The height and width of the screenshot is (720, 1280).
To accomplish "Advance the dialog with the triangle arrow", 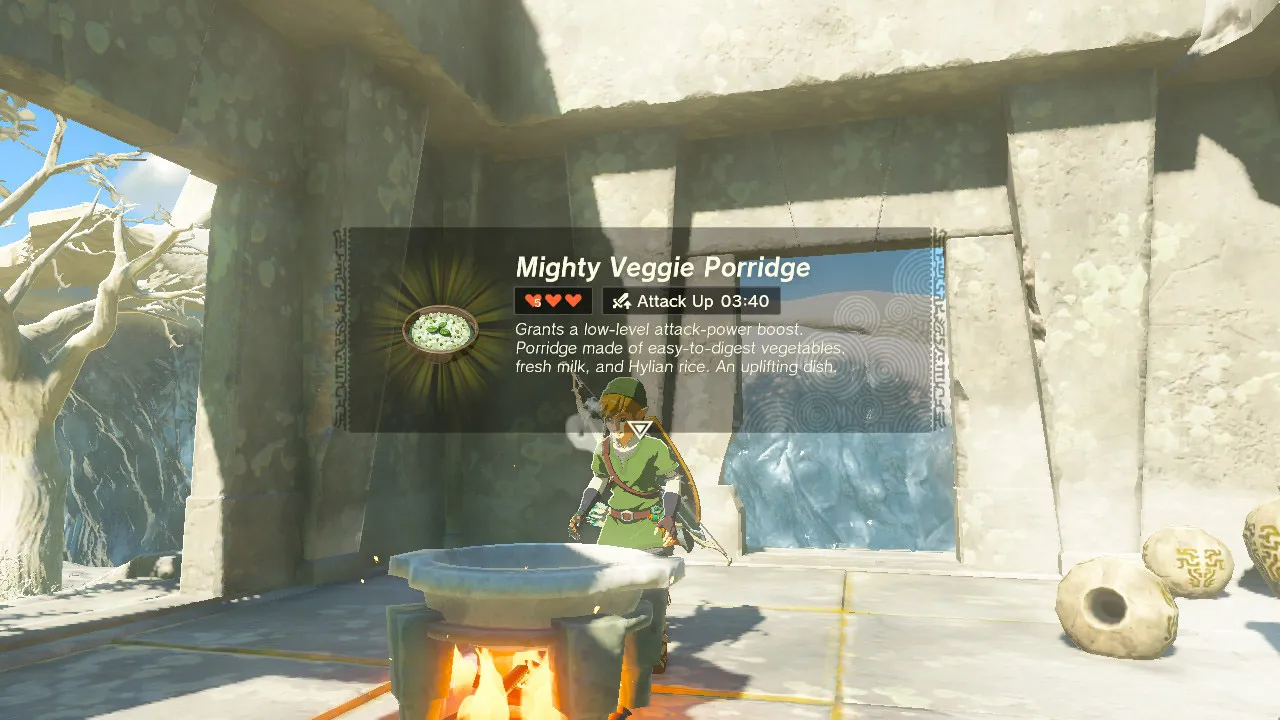I will 640,428.
